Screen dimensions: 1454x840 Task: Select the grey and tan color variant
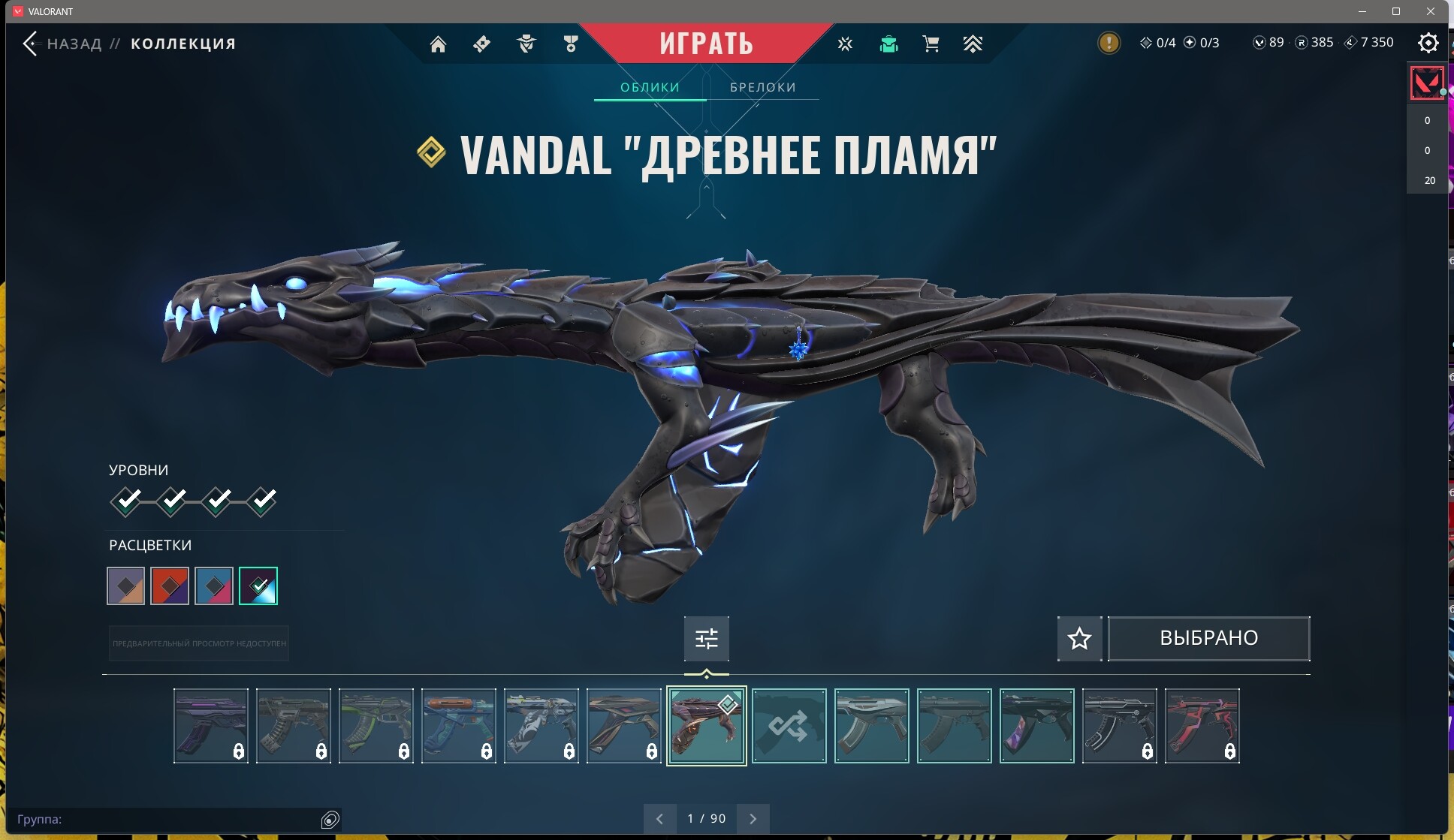(x=126, y=586)
